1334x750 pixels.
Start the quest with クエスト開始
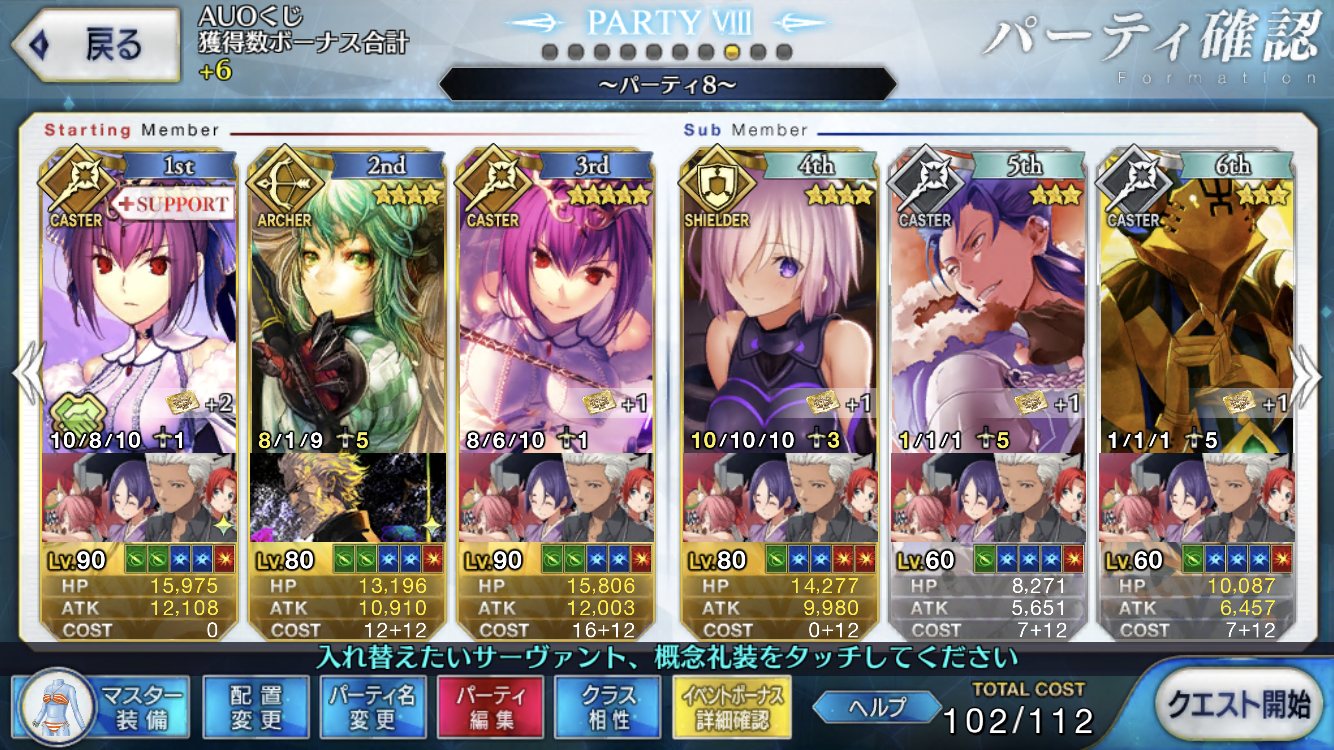(x=1240, y=705)
